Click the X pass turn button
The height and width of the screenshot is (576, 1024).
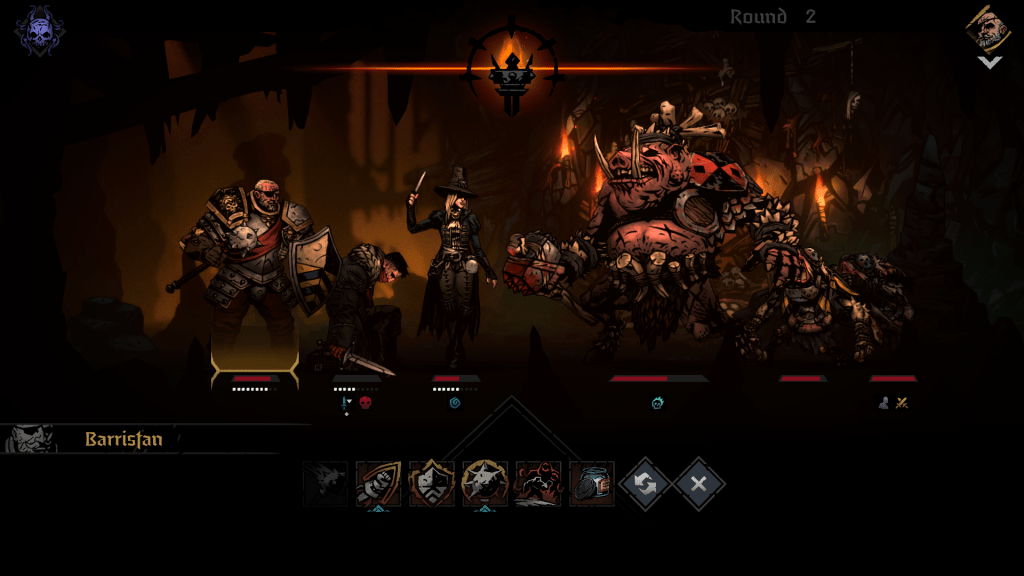[x=699, y=484]
